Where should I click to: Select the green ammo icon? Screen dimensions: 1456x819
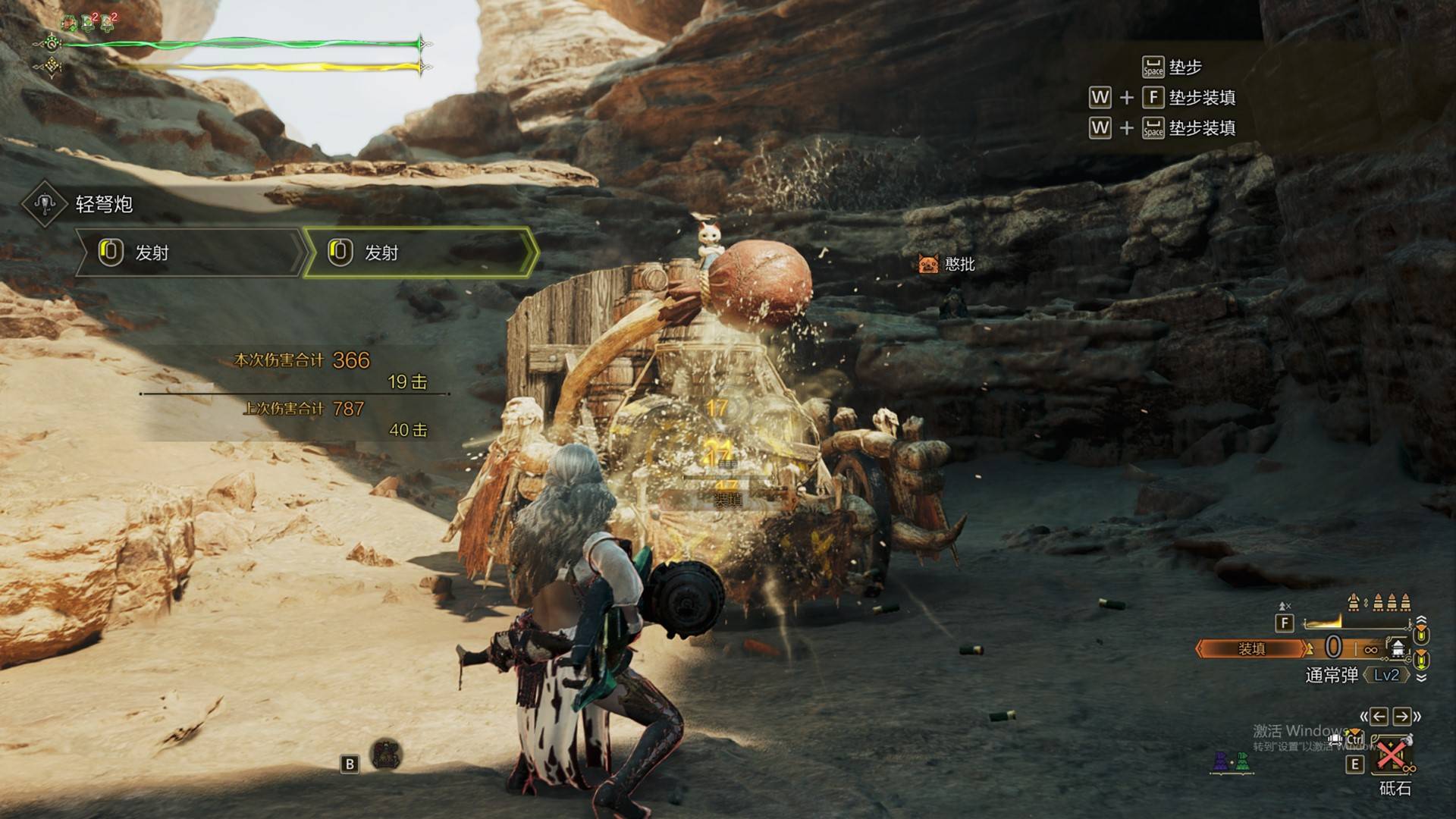pos(1241,761)
